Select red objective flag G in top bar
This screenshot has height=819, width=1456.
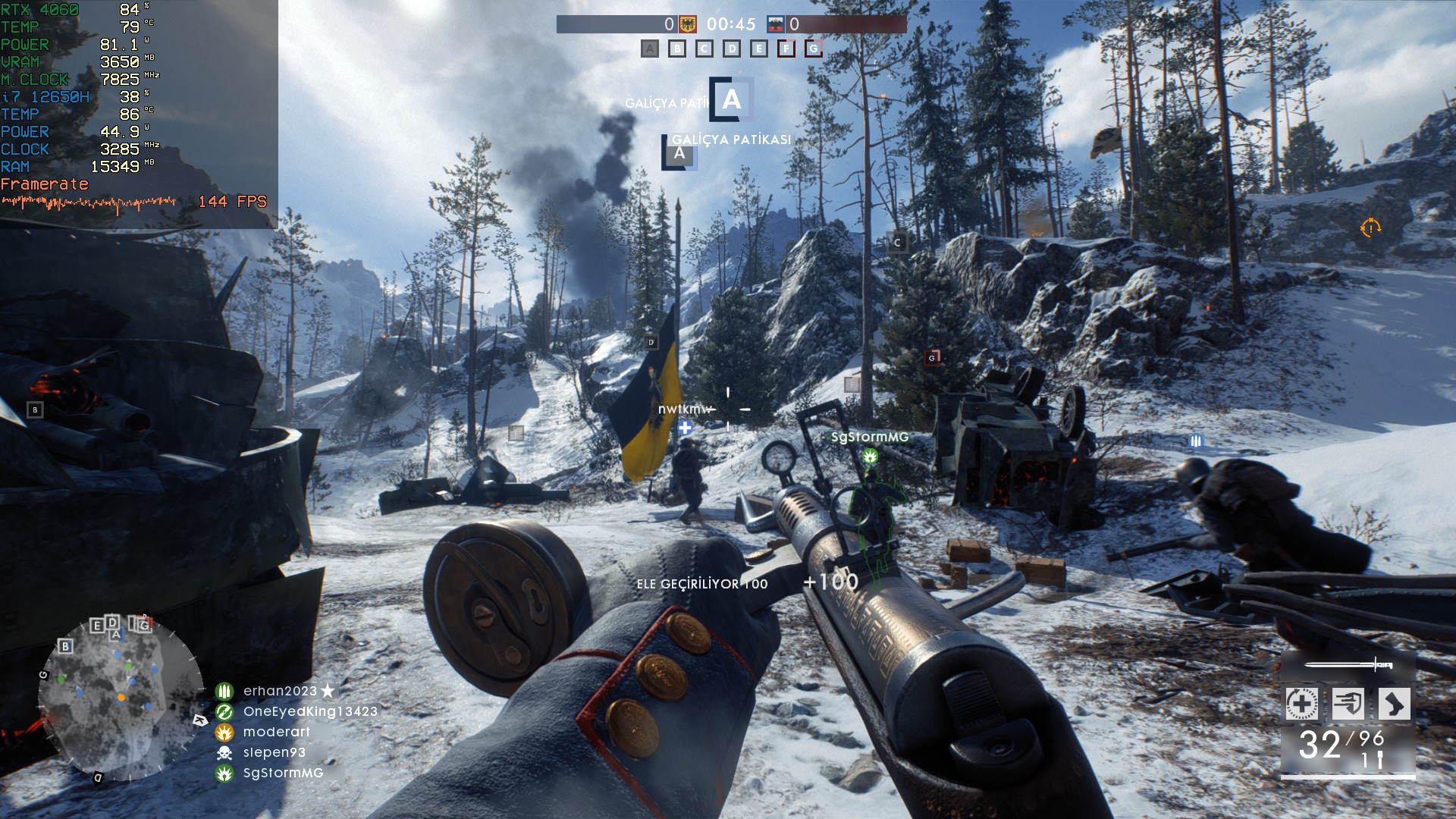pos(814,49)
